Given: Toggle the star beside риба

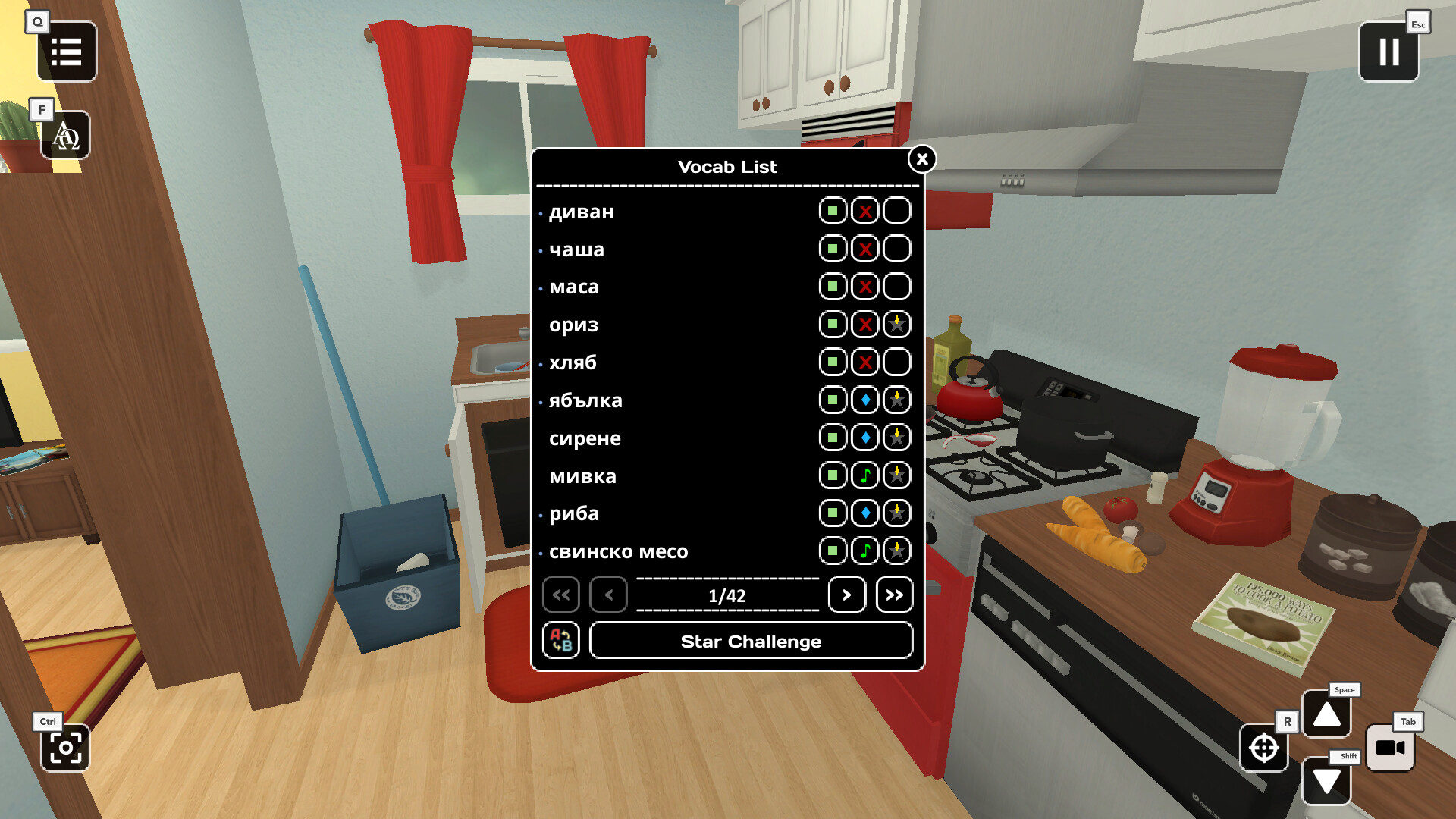Looking at the screenshot, I should pos(896,513).
